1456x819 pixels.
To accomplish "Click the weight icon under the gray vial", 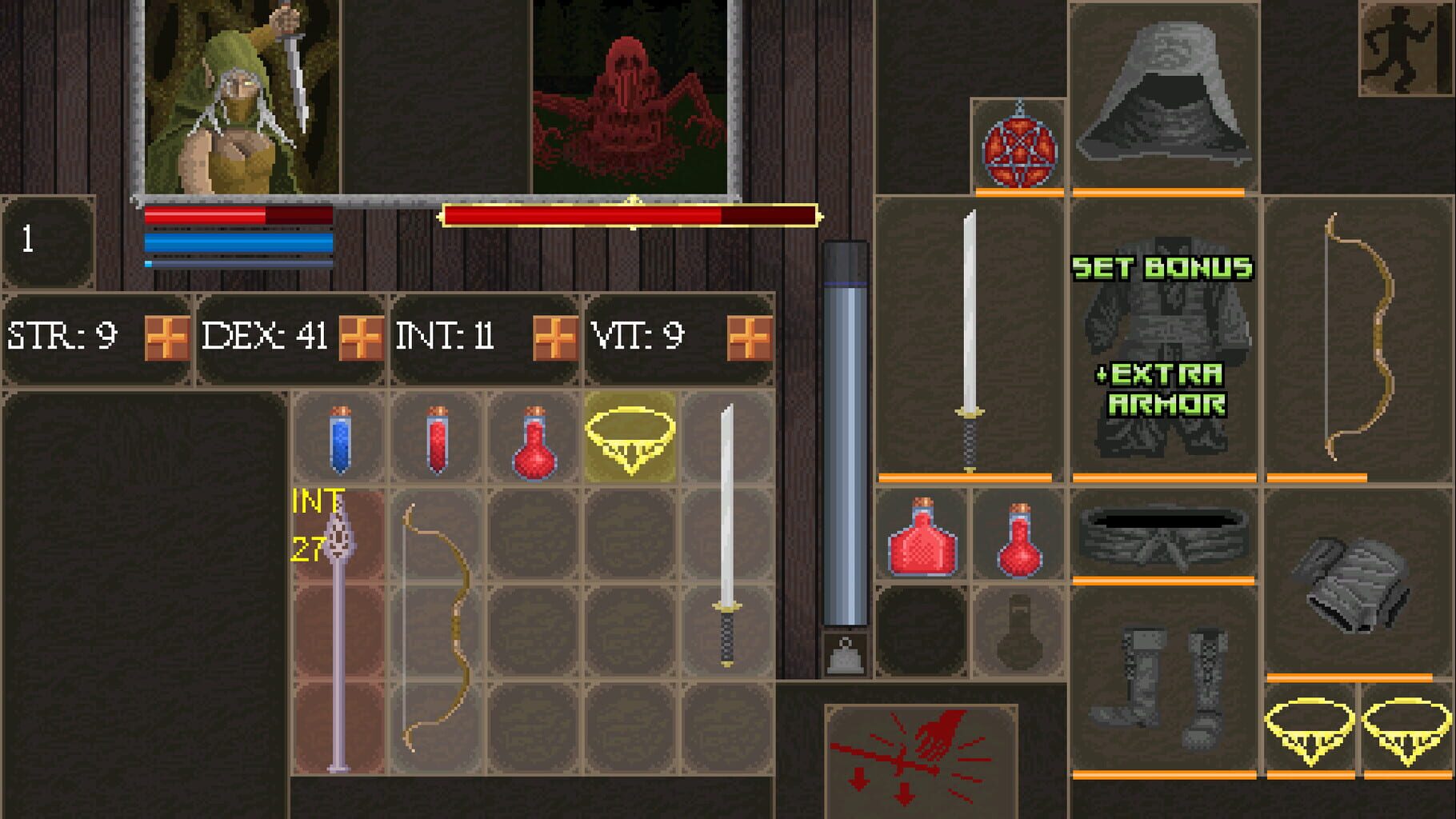I will [846, 656].
